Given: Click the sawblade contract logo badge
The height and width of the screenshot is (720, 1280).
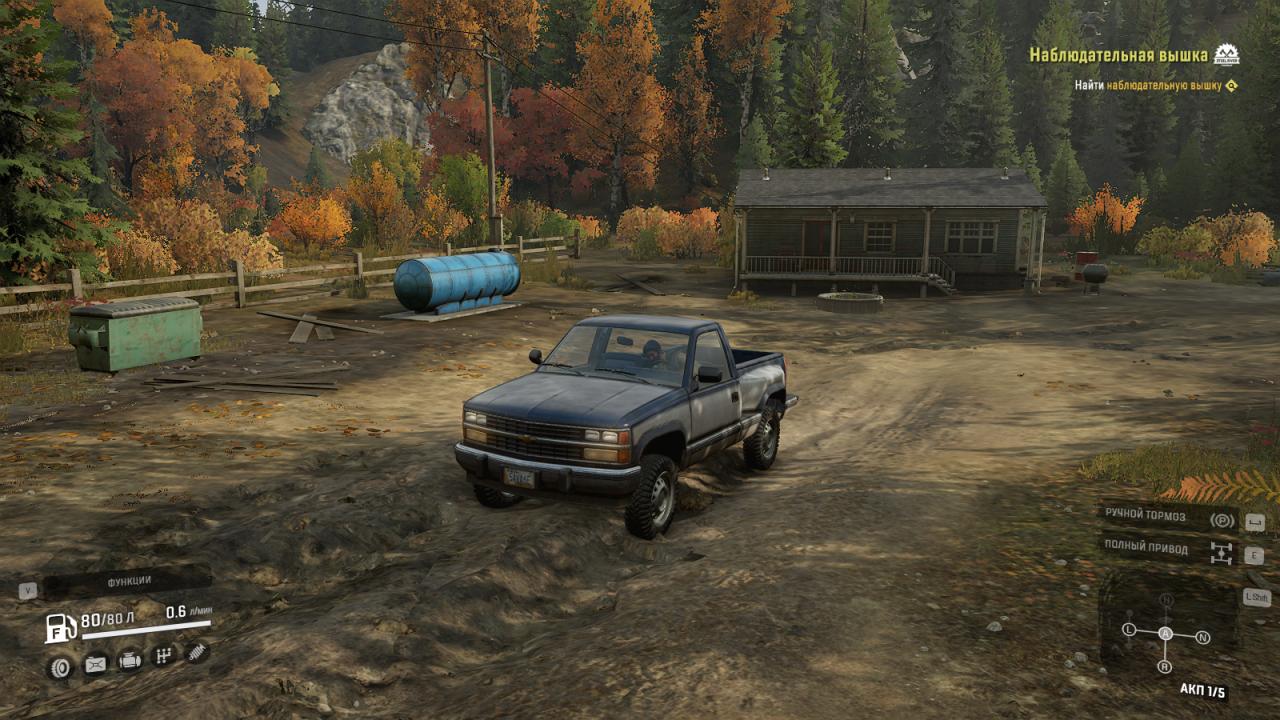Looking at the screenshot, I should click(x=1227, y=54).
